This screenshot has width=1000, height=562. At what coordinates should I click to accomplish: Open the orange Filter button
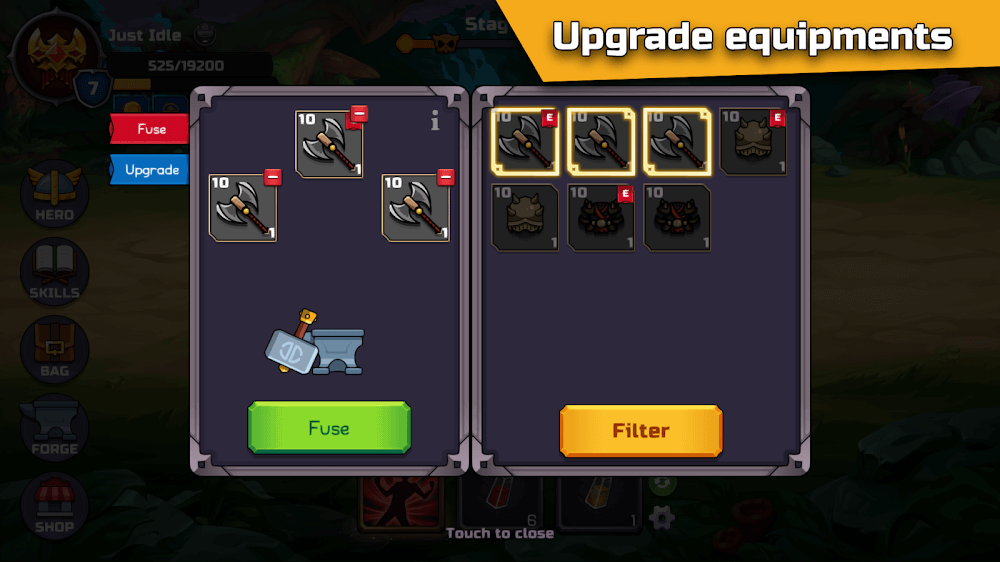pyautogui.click(x=640, y=431)
